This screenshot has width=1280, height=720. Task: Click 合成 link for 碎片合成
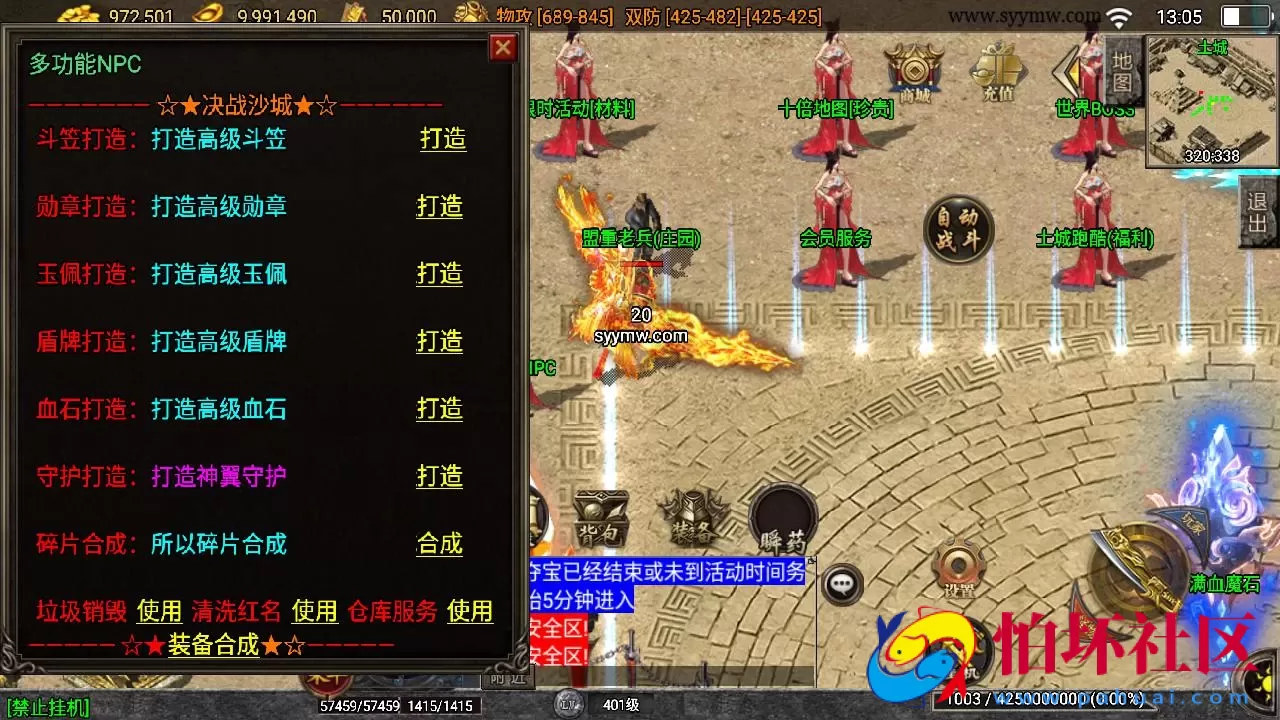point(440,545)
